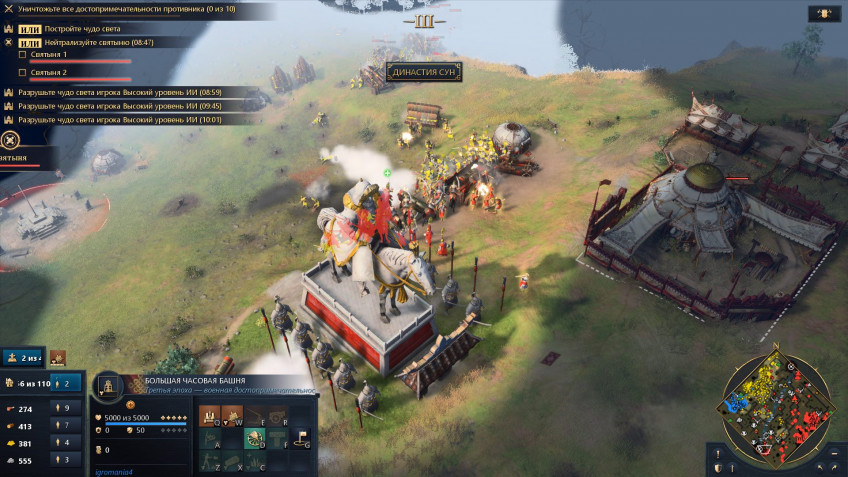Viewport: 848px width, 477px height.
Task: Select food villagers count showing 9
Action: [x=67, y=408]
